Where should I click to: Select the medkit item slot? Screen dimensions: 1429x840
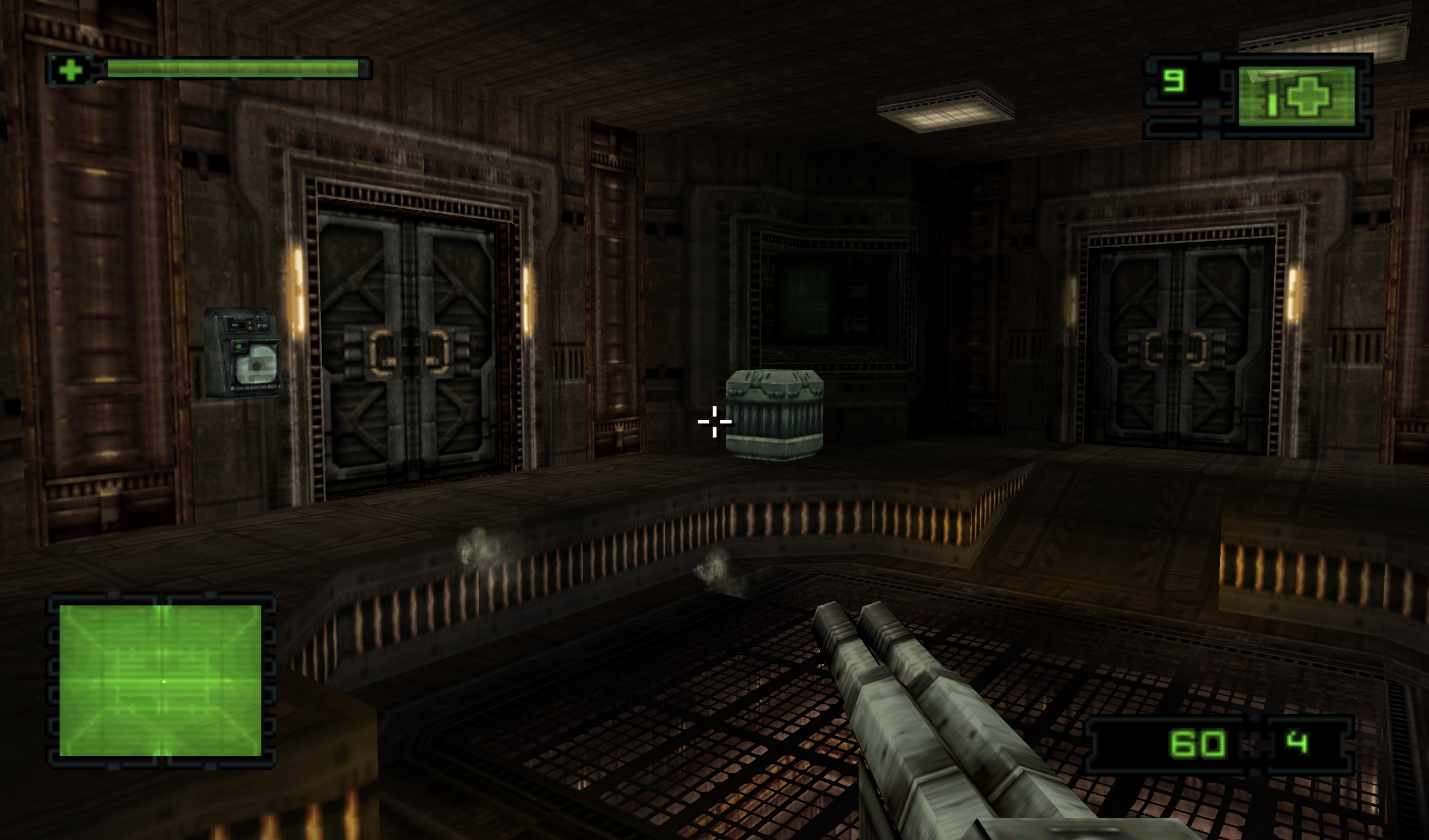(x=1297, y=96)
